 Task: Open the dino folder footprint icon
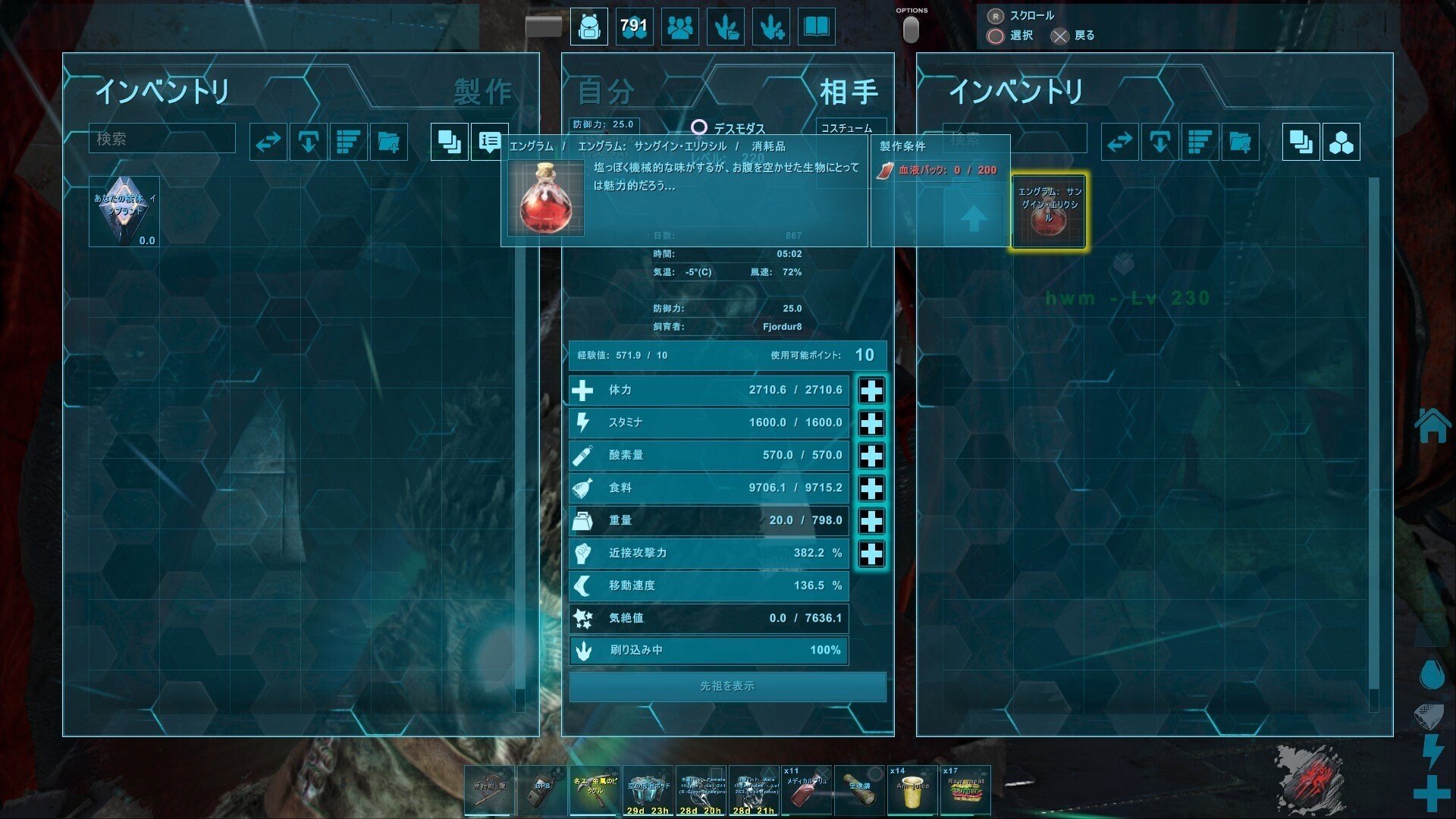pyautogui.click(x=725, y=27)
